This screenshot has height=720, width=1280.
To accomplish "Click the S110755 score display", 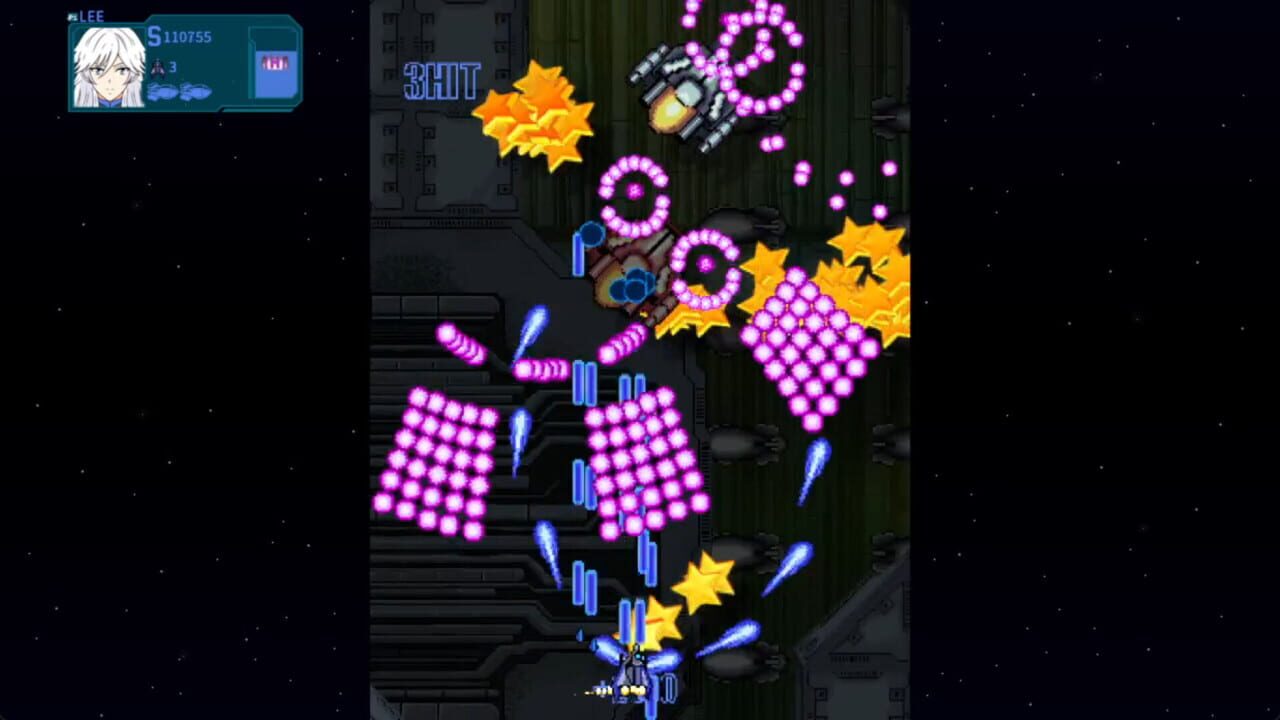I will click(x=178, y=35).
